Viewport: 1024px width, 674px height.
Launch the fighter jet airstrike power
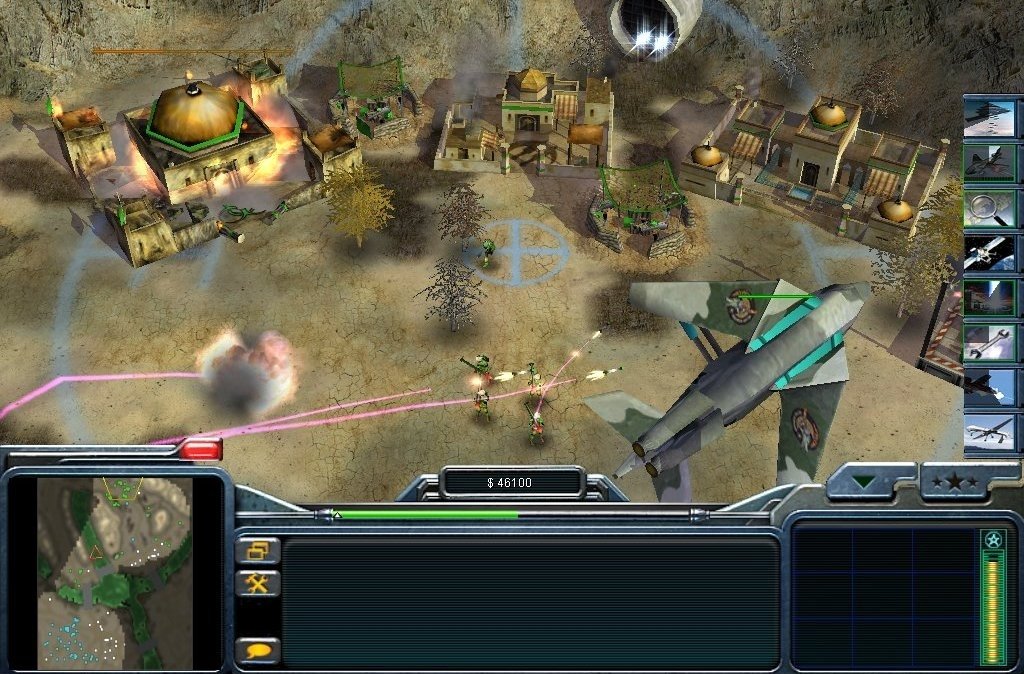[990, 162]
